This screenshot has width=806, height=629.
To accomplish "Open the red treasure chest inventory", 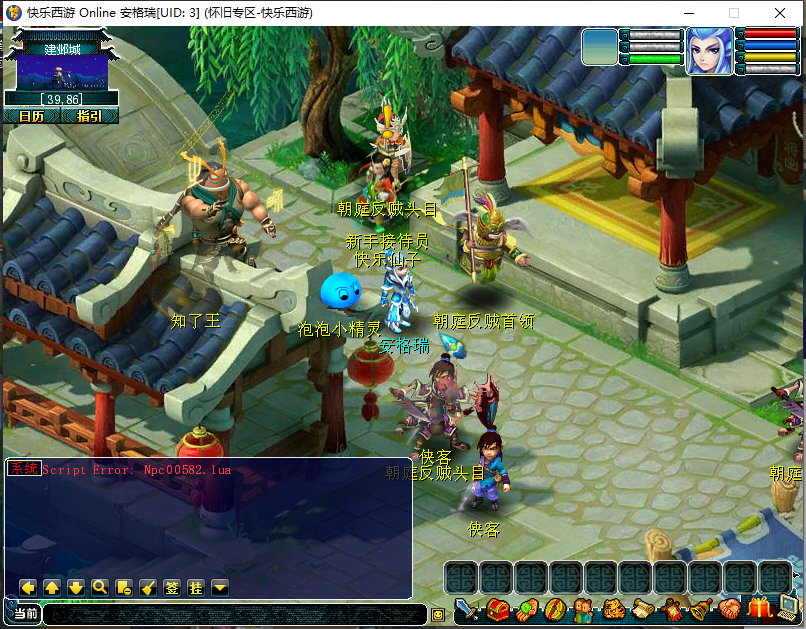I will tap(496, 609).
